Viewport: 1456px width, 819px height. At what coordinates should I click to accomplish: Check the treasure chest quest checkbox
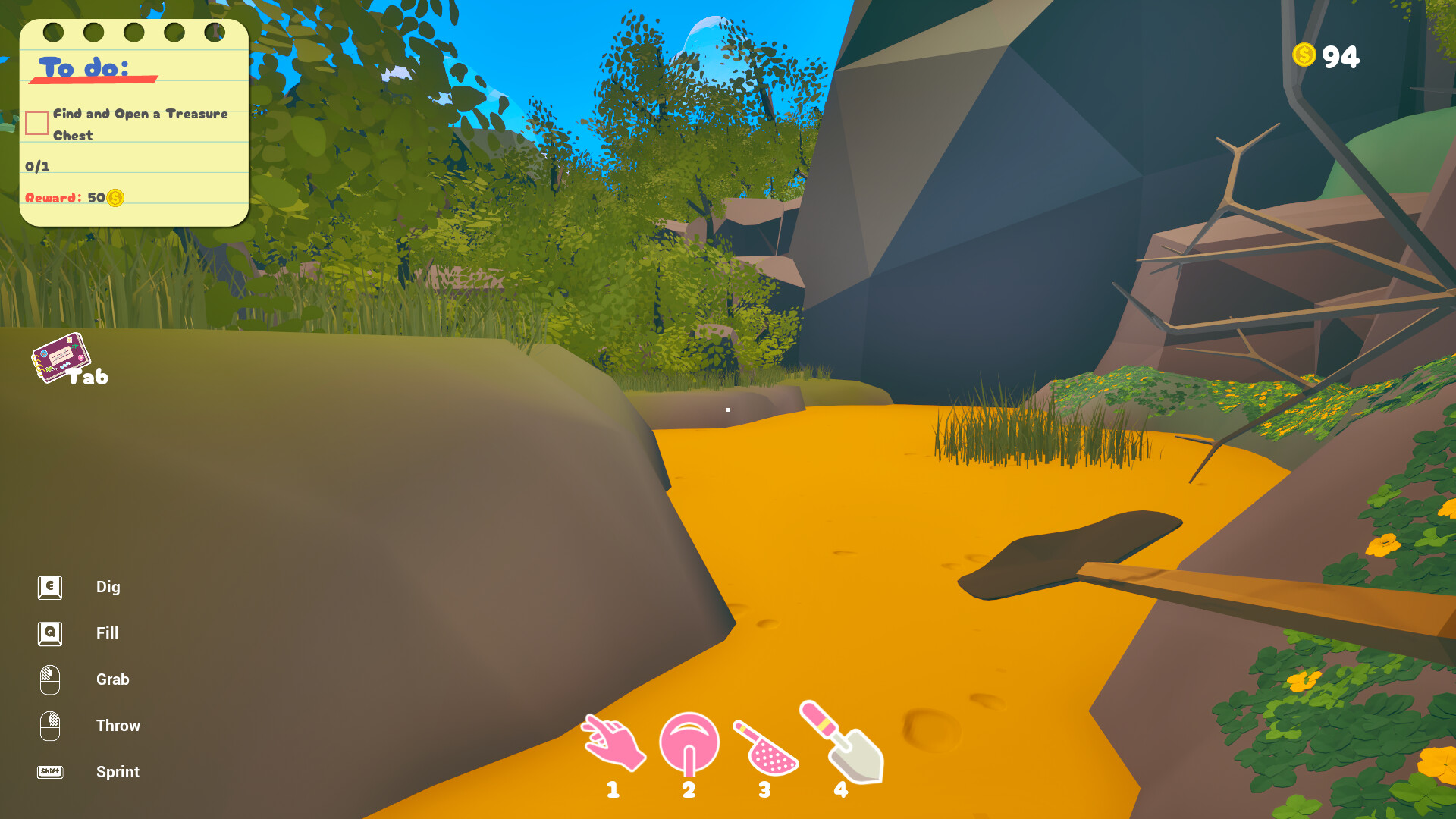36,122
